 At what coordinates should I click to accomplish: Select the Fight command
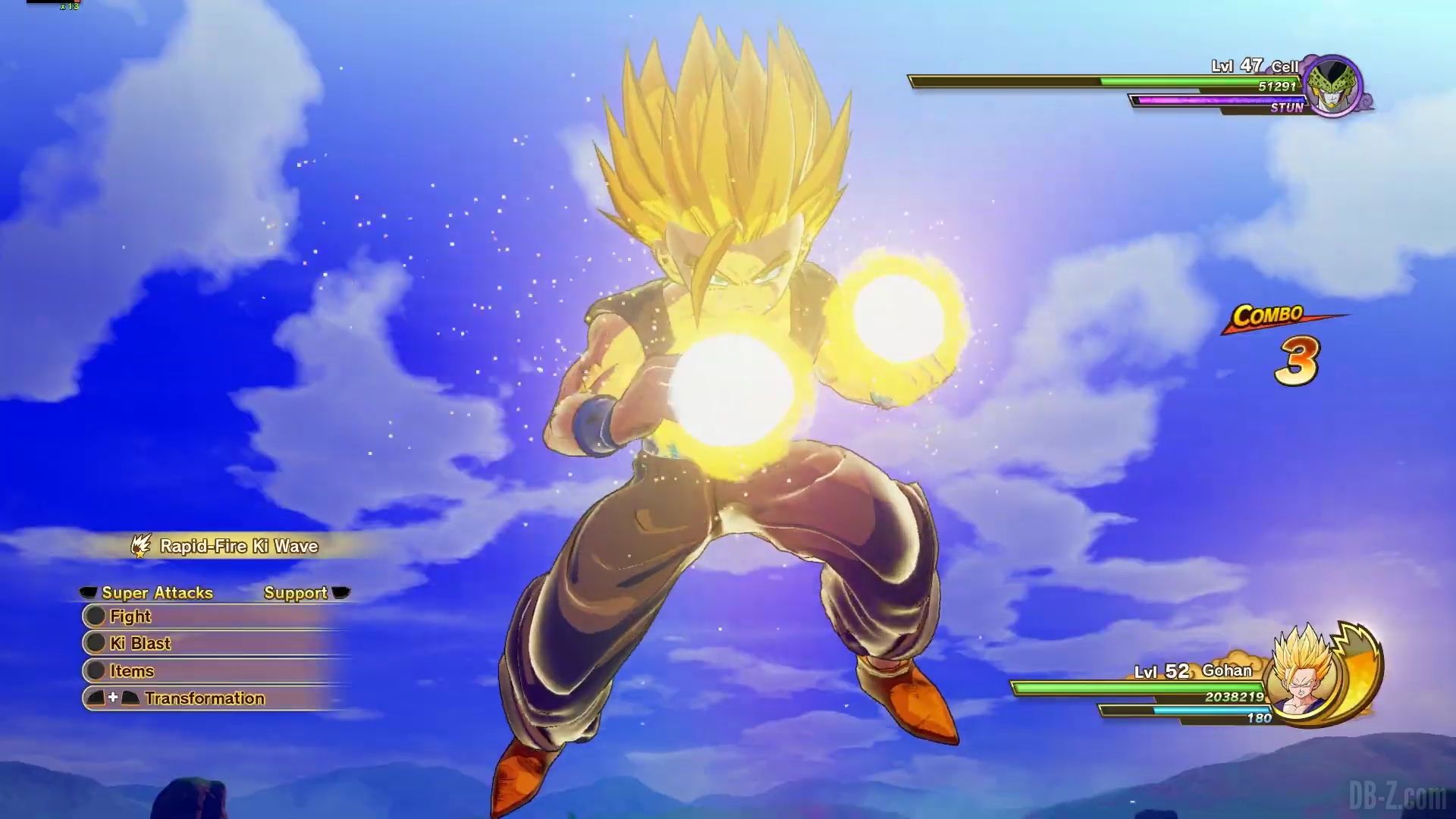(130, 617)
